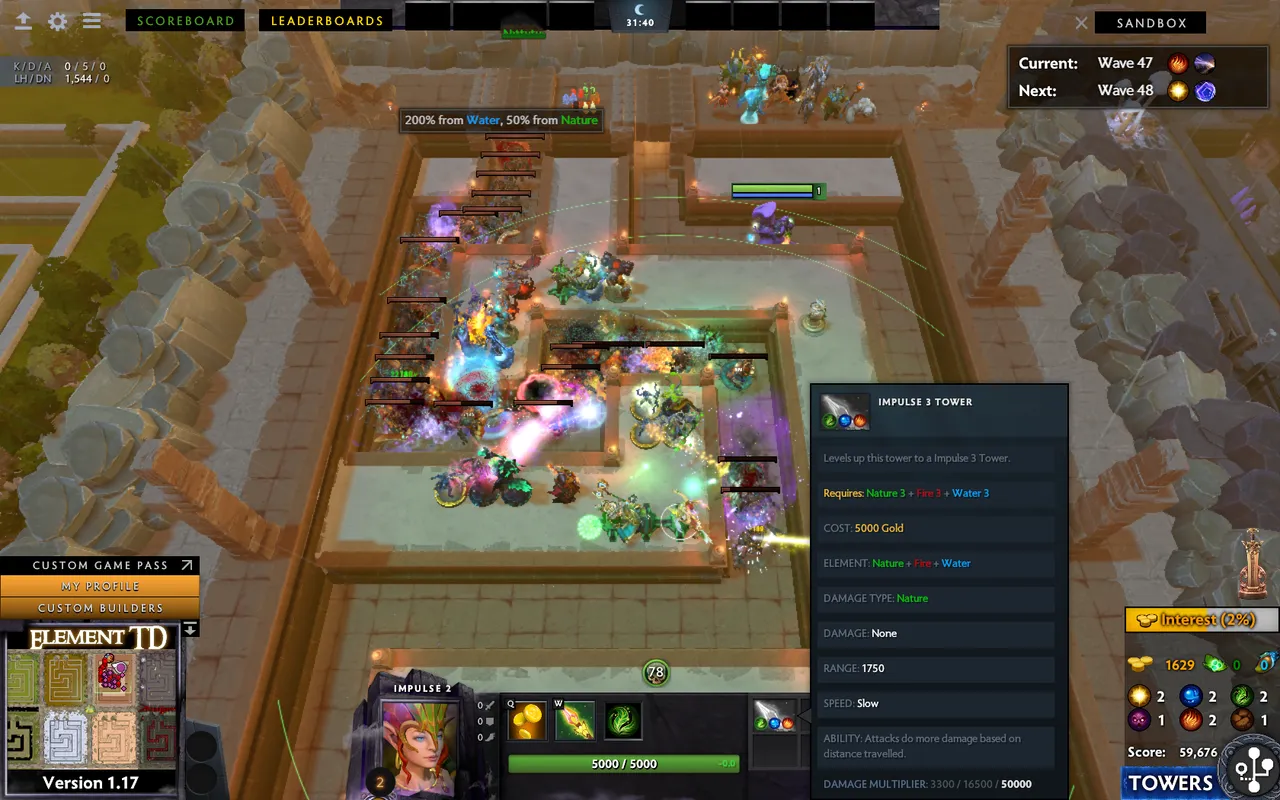Viewport: 1280px width, 800px height.
Task: Activate the glowing sword ability on W
Action: coord(575,722)
